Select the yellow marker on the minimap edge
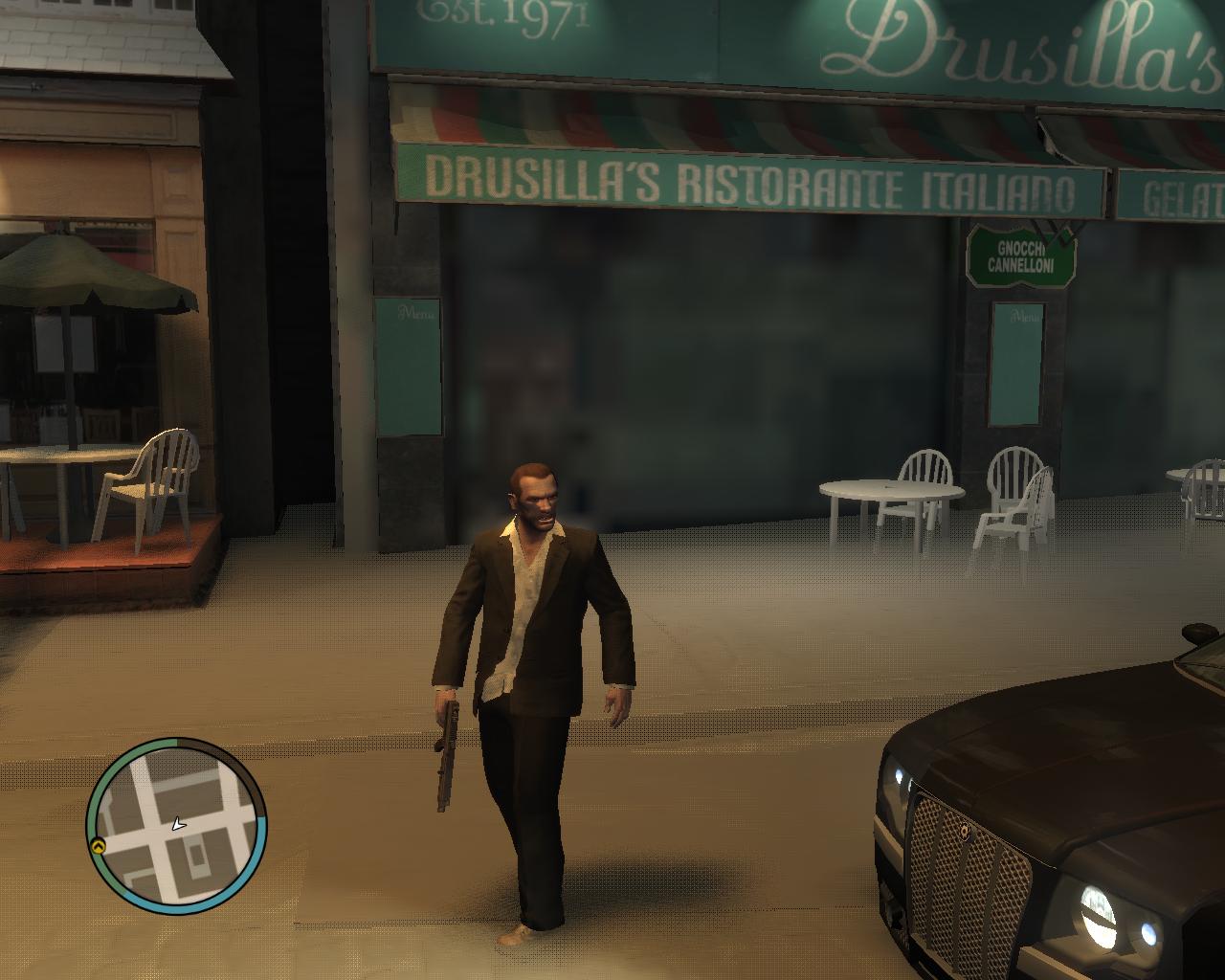The image size is (1225, 980). click(x=98, y=846)
